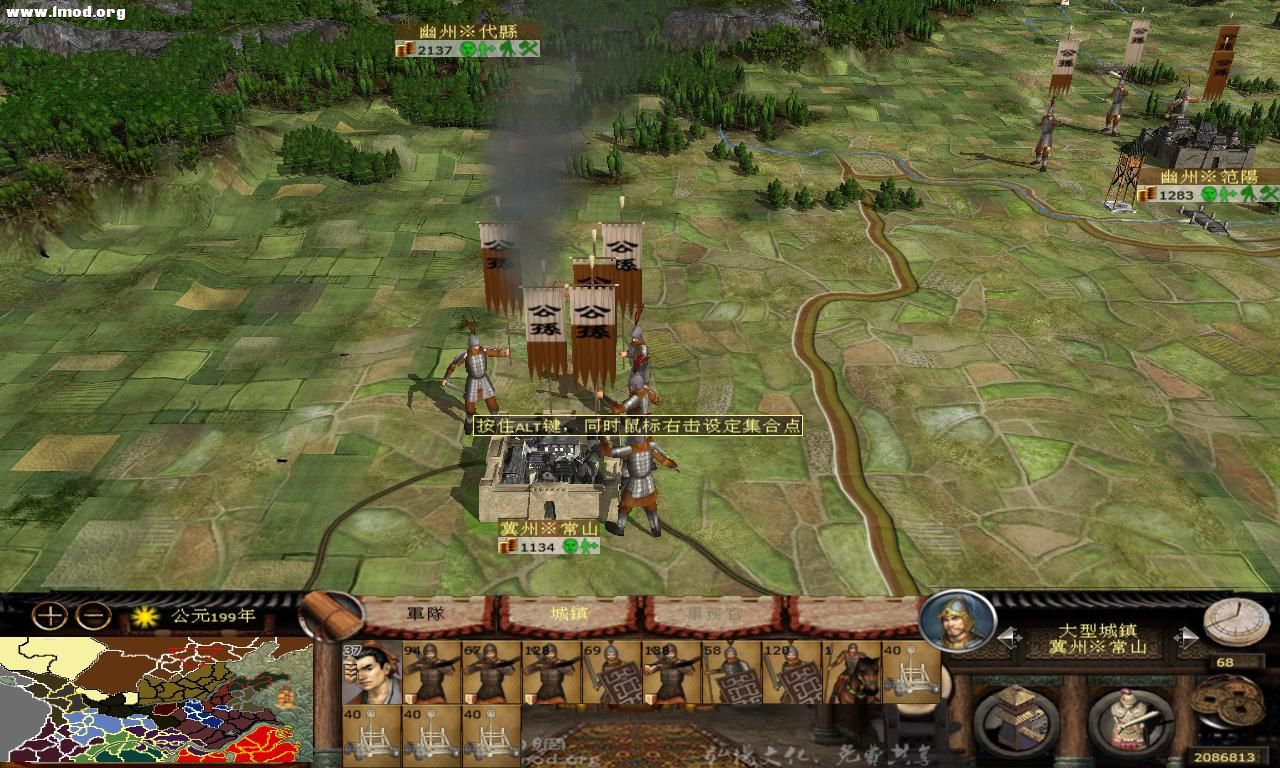Click the sun icon beside the date
The height and width of the screenshot is (768, 1280).
[x=144, y=618]
